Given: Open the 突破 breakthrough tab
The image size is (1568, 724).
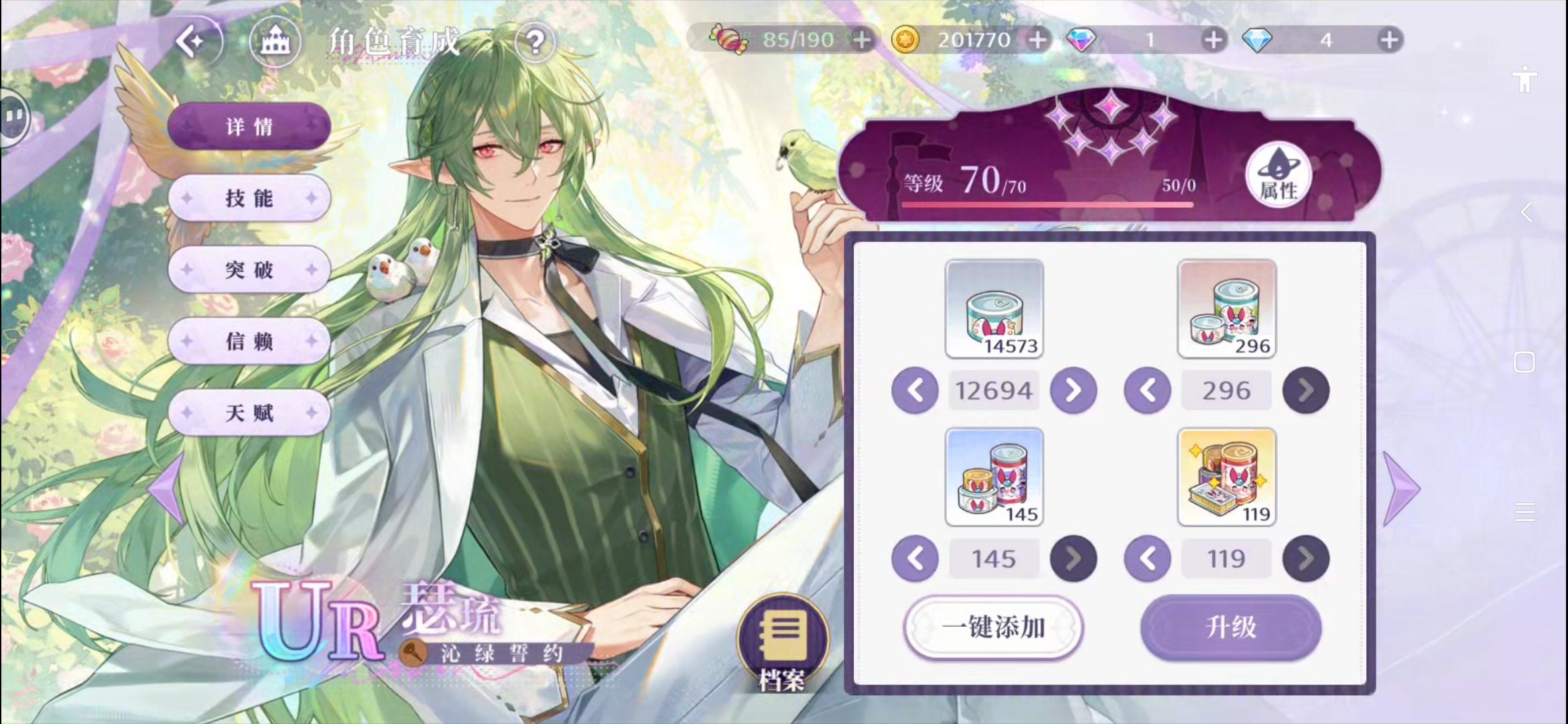Looking at the screenshot, I should pos(249,269).
